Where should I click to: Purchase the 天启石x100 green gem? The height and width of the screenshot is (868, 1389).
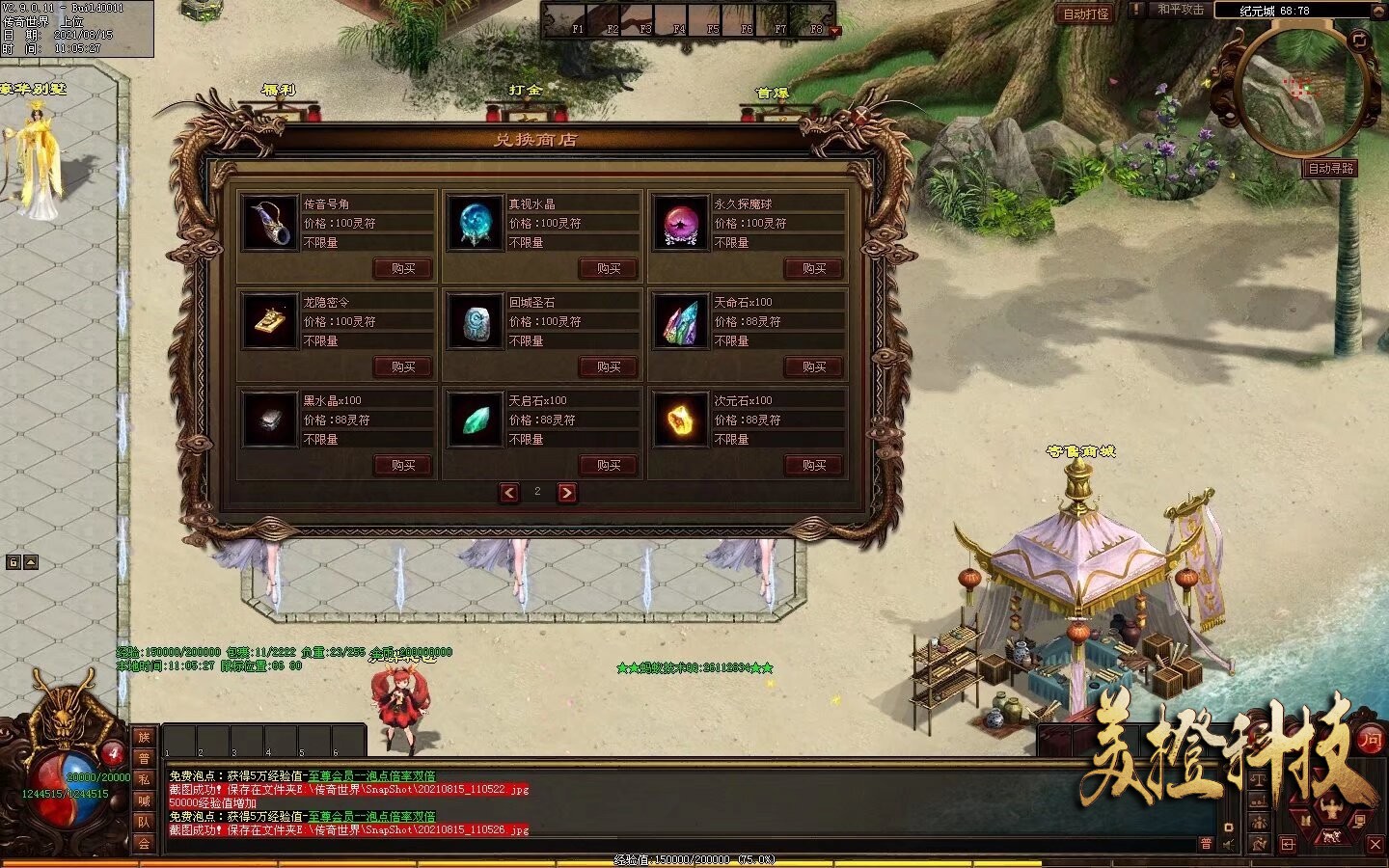coord(609,465)
